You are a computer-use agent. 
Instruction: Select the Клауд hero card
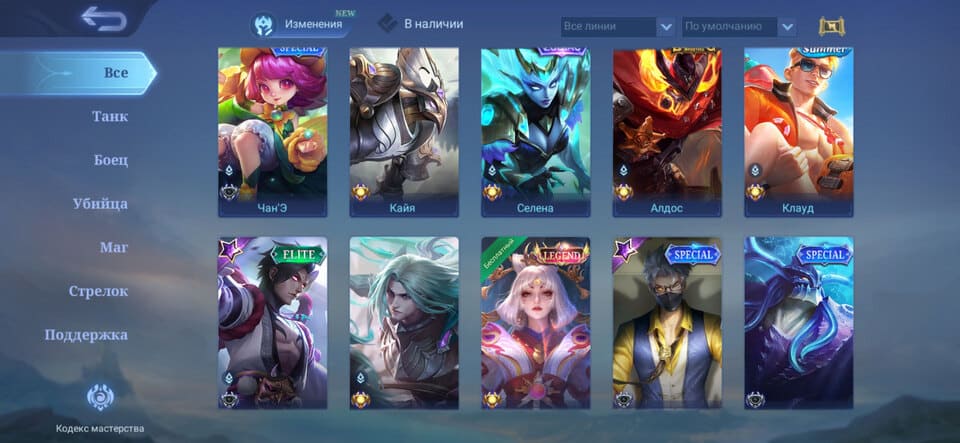click(x=798, y=130)
